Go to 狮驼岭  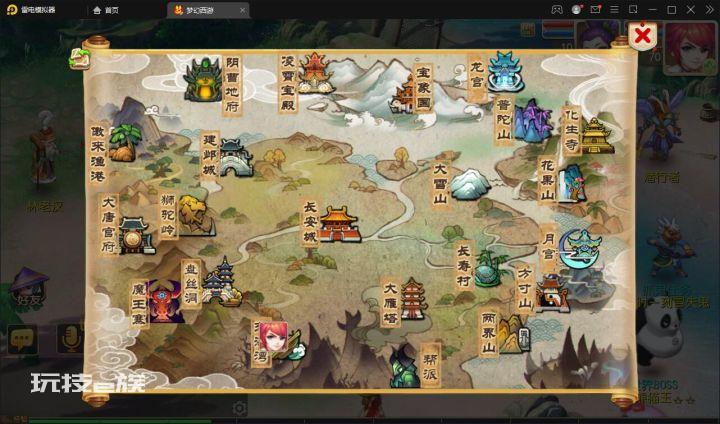click(x=192, y=213)
